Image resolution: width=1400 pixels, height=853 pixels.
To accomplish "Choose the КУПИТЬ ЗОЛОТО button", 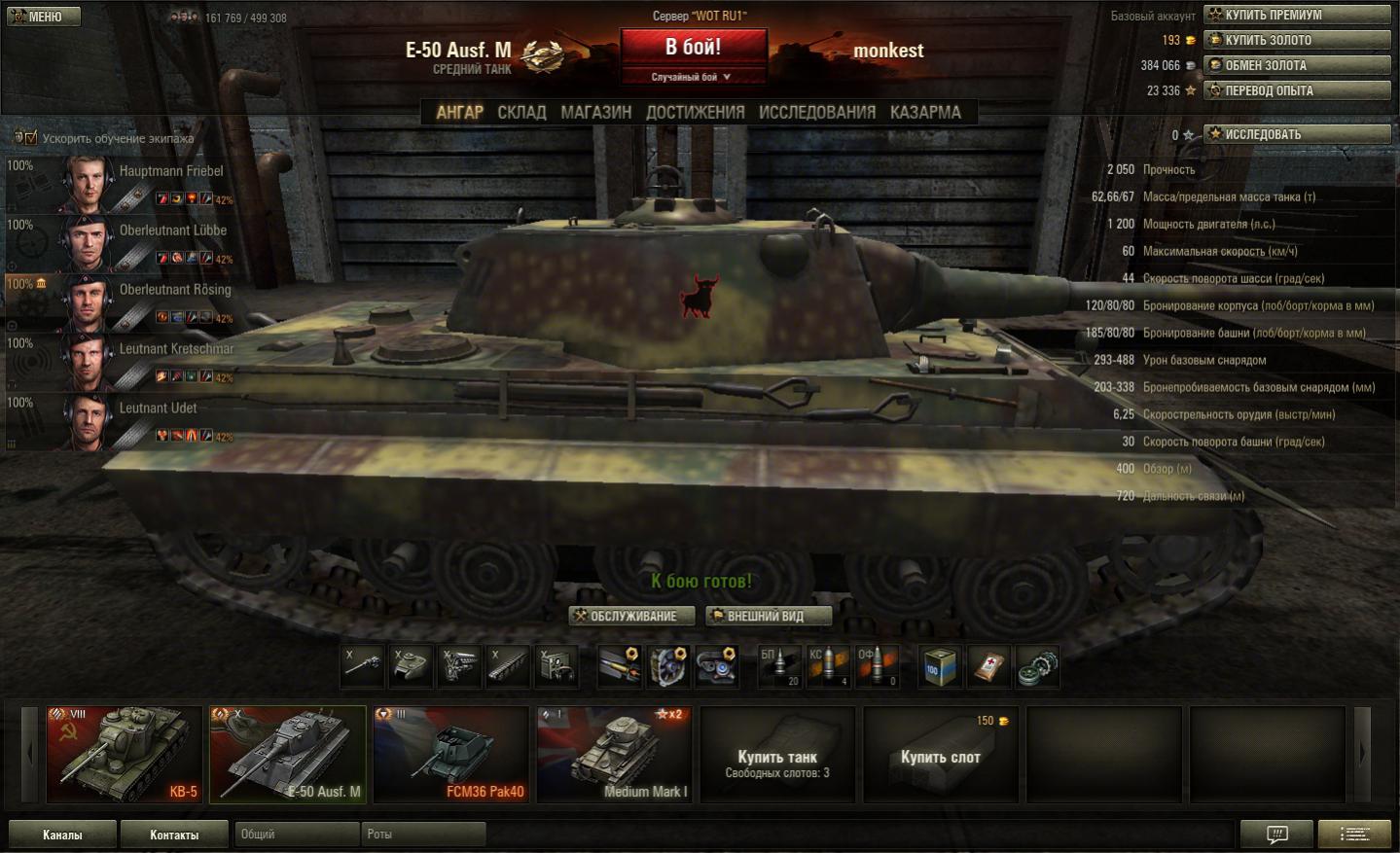I will [x=1297, y=40].
